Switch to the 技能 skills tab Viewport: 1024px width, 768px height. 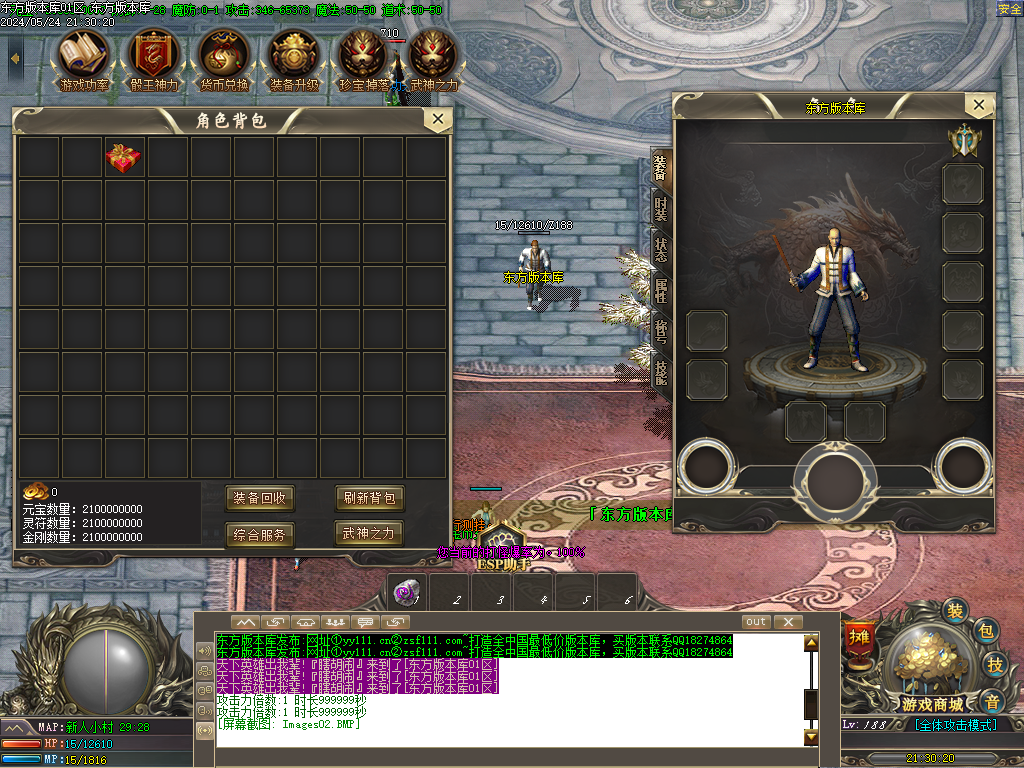[x=661, y=372]
